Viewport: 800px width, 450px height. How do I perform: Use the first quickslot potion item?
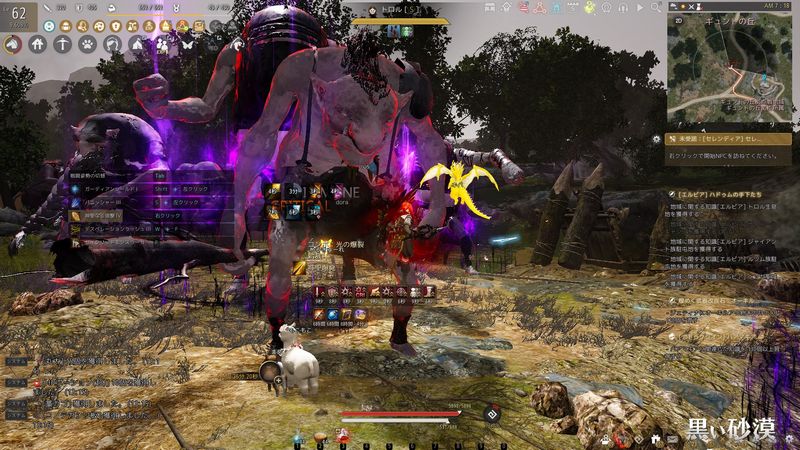point(298,436)
